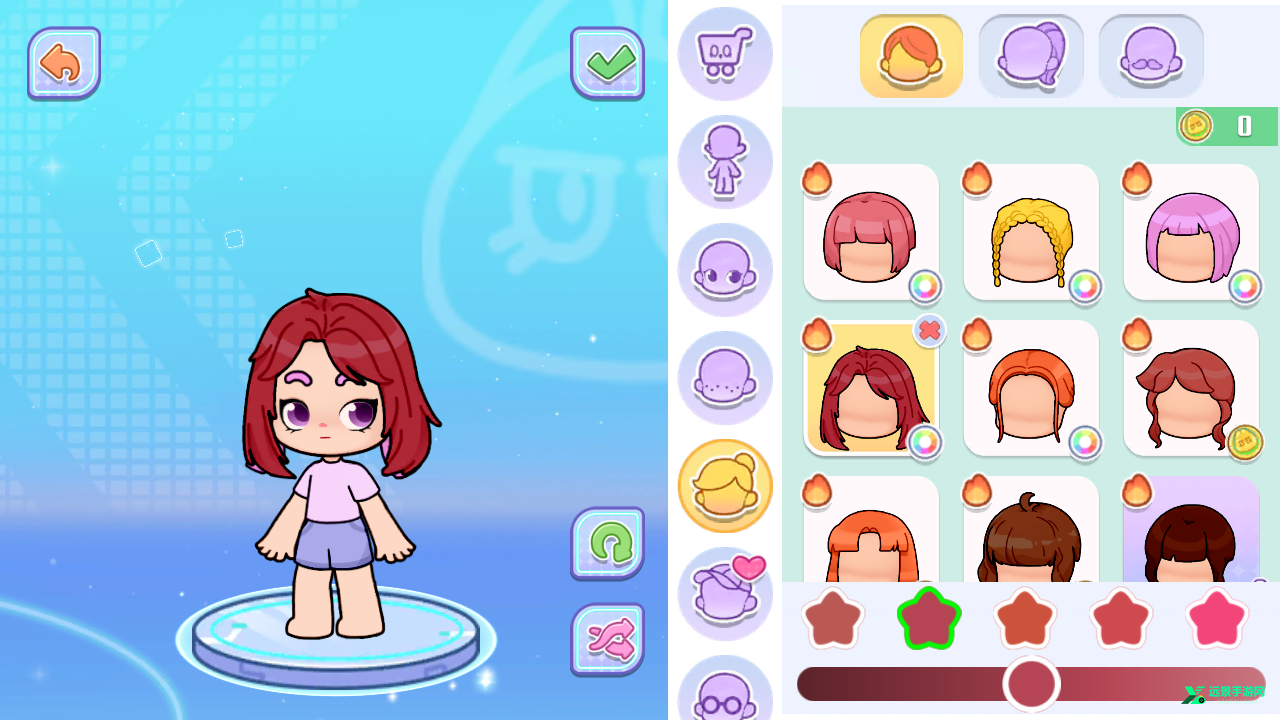Select the body customization icon

tap(725, 162)
